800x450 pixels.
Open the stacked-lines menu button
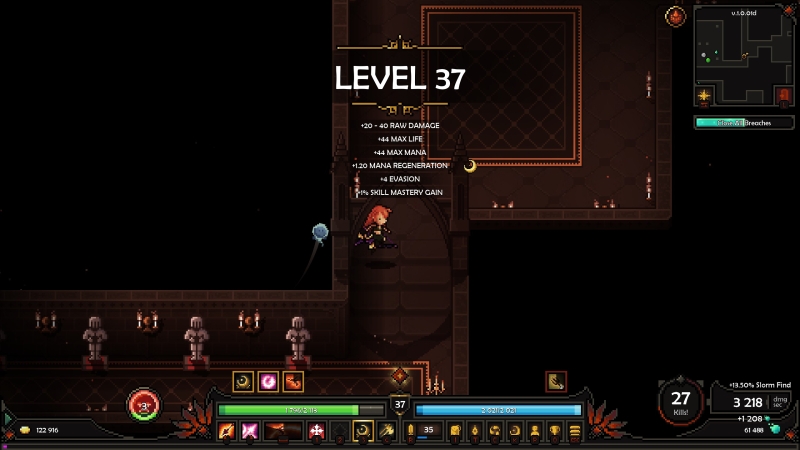coord(573,431)
